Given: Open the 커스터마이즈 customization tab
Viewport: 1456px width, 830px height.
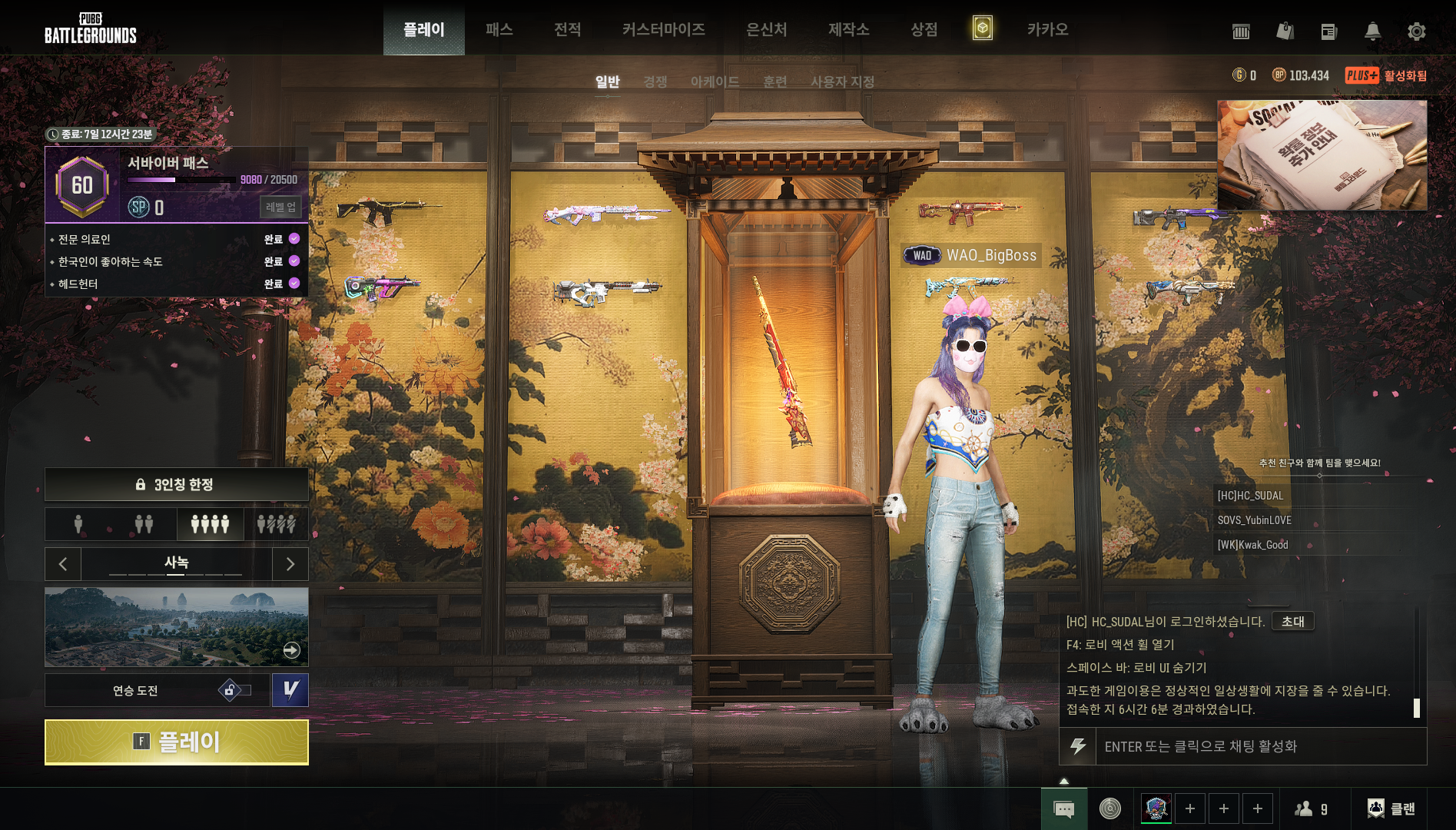Looking at the screenshot, I should pos(663,29).
